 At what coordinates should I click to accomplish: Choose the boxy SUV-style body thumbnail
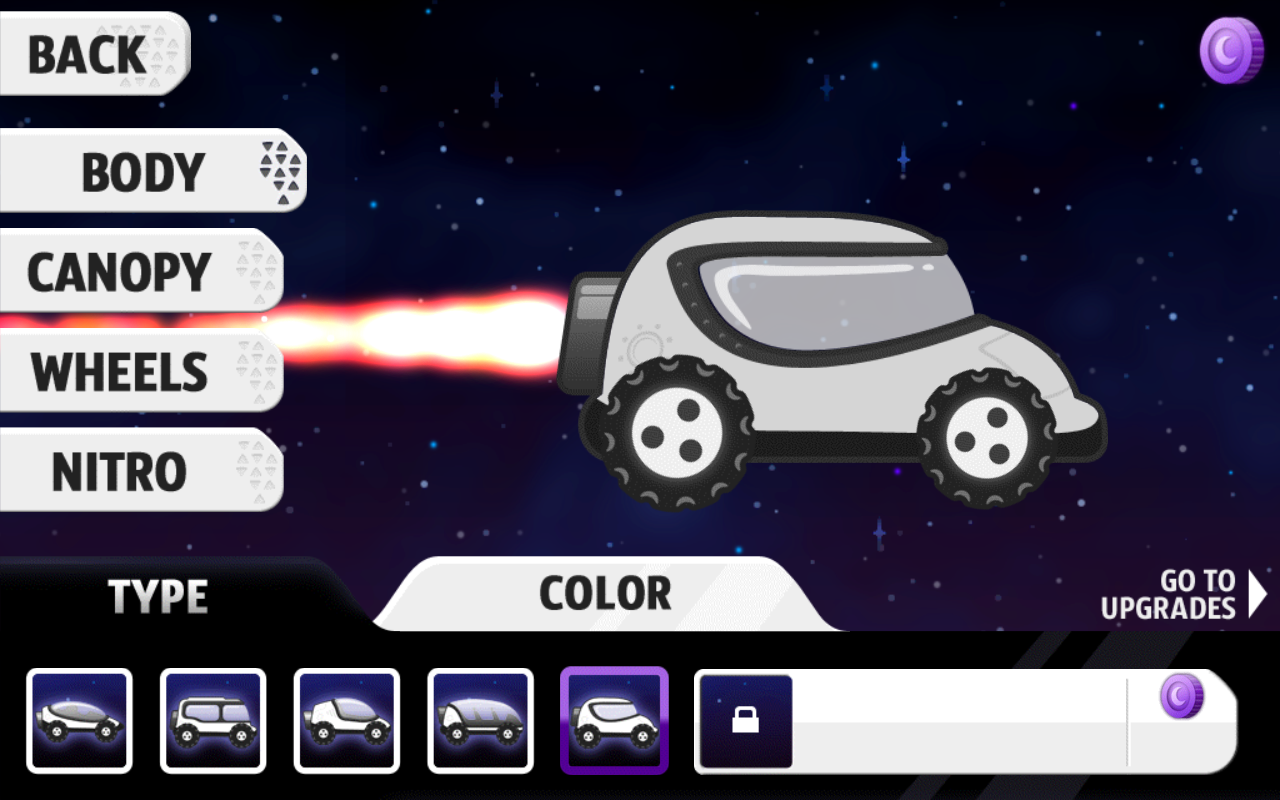click(x=213, y=720)
